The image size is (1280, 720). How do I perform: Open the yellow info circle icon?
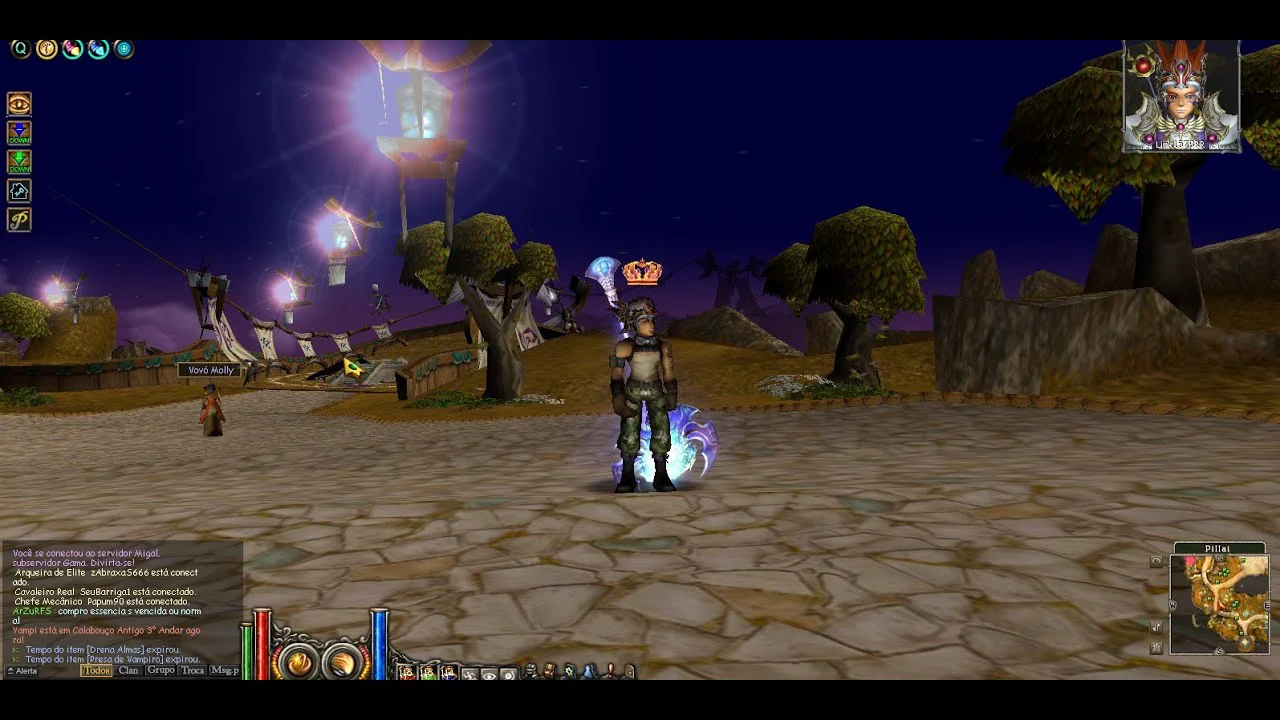point(46,49)
